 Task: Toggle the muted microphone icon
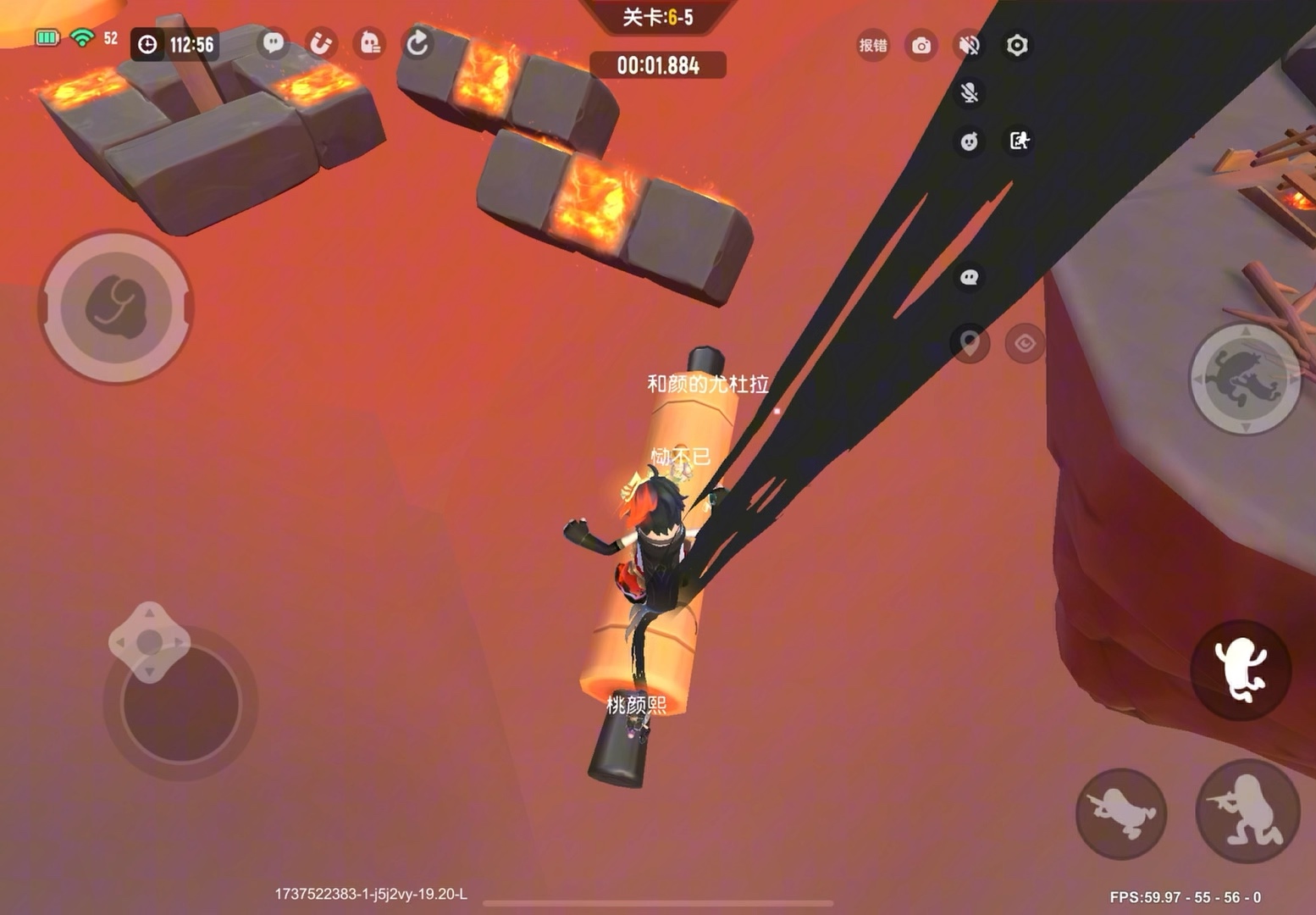970,92
